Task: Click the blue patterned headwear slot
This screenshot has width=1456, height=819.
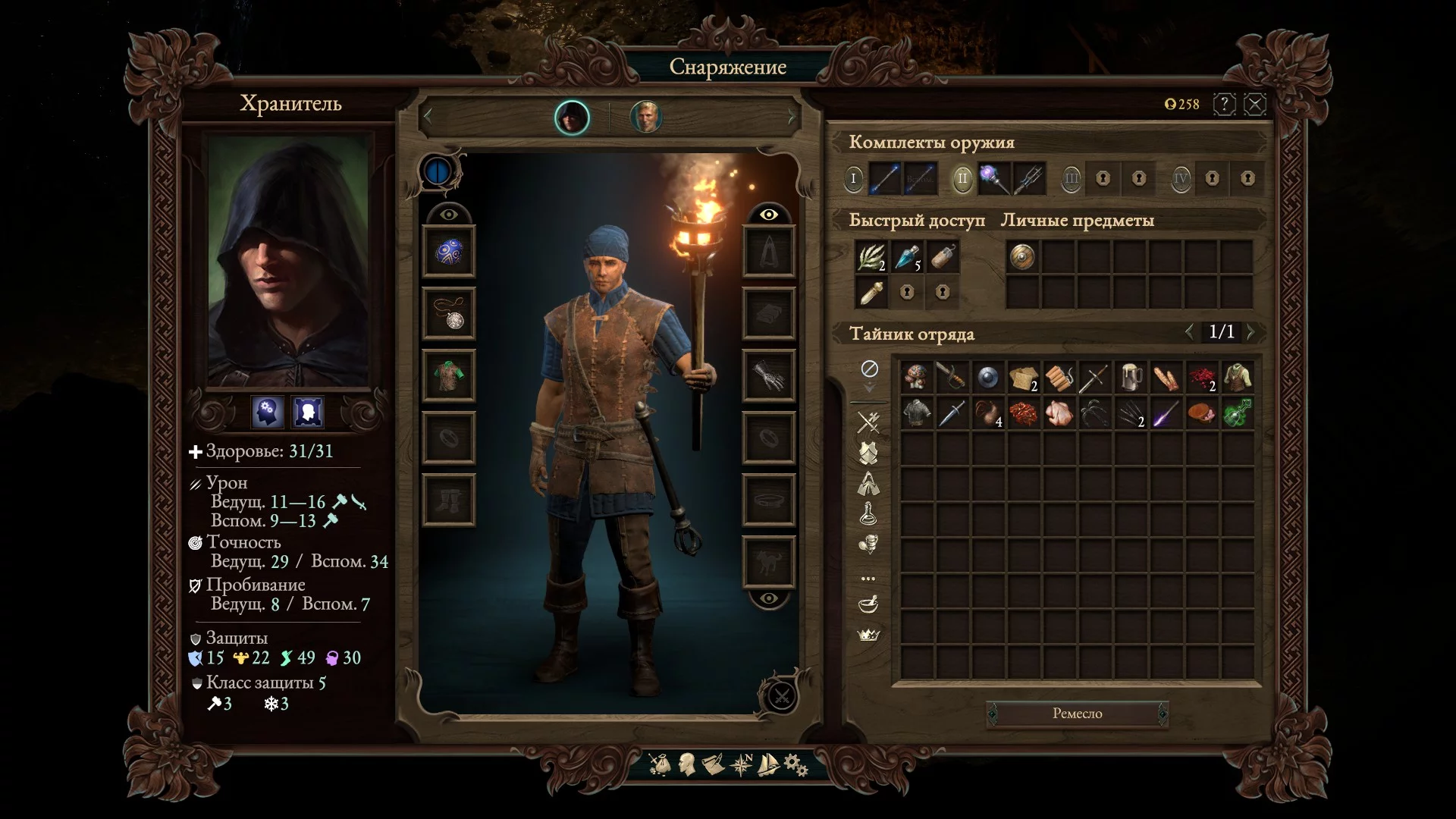Action: [449, 252]
